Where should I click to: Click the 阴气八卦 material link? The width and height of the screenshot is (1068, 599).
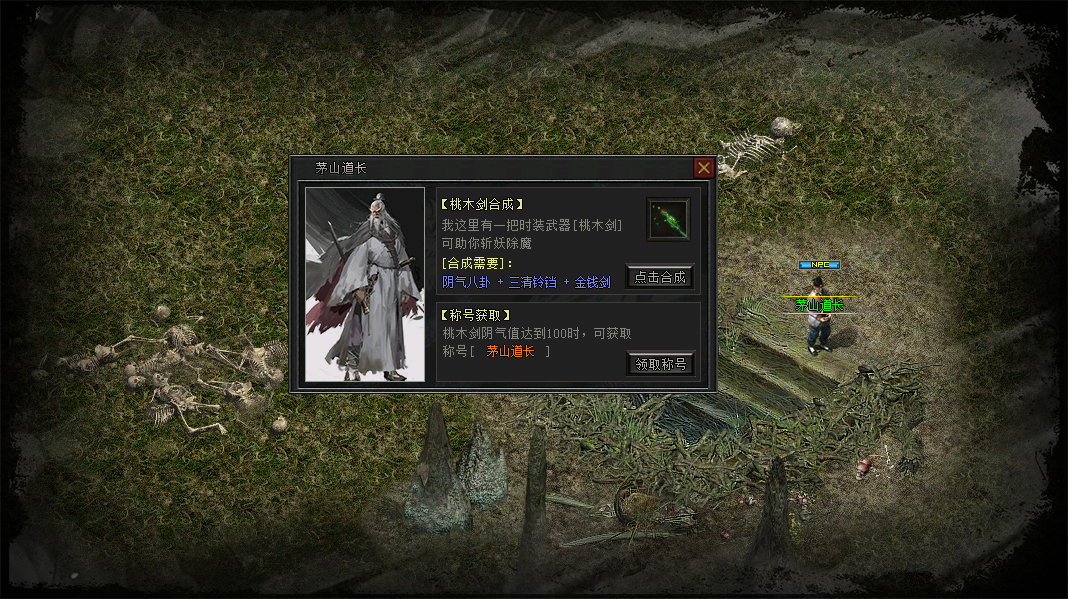pos(467,282)
